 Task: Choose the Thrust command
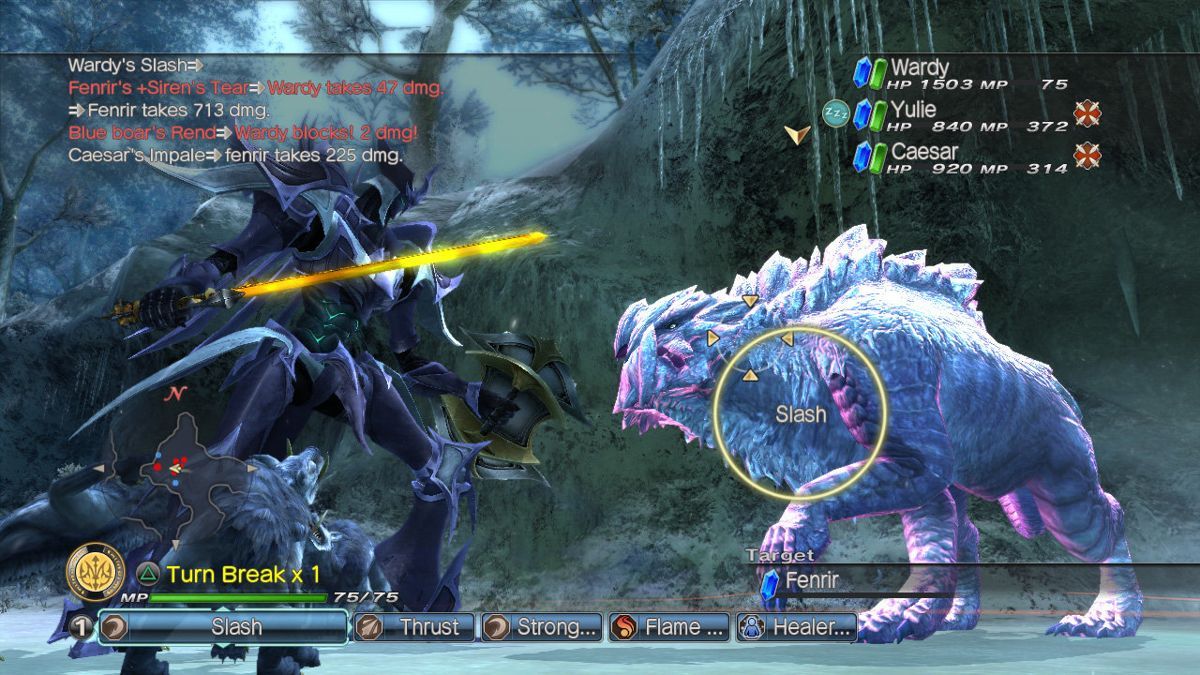tap(415, 627)
